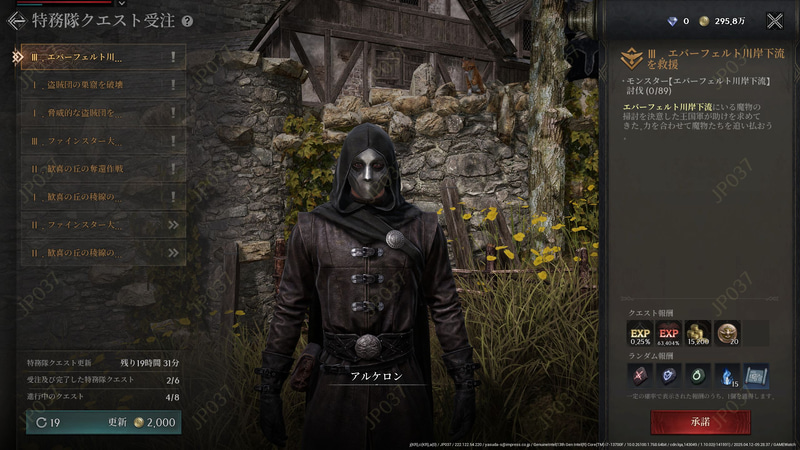Inspect the green ring stone random reward

[x=698, y=376]
